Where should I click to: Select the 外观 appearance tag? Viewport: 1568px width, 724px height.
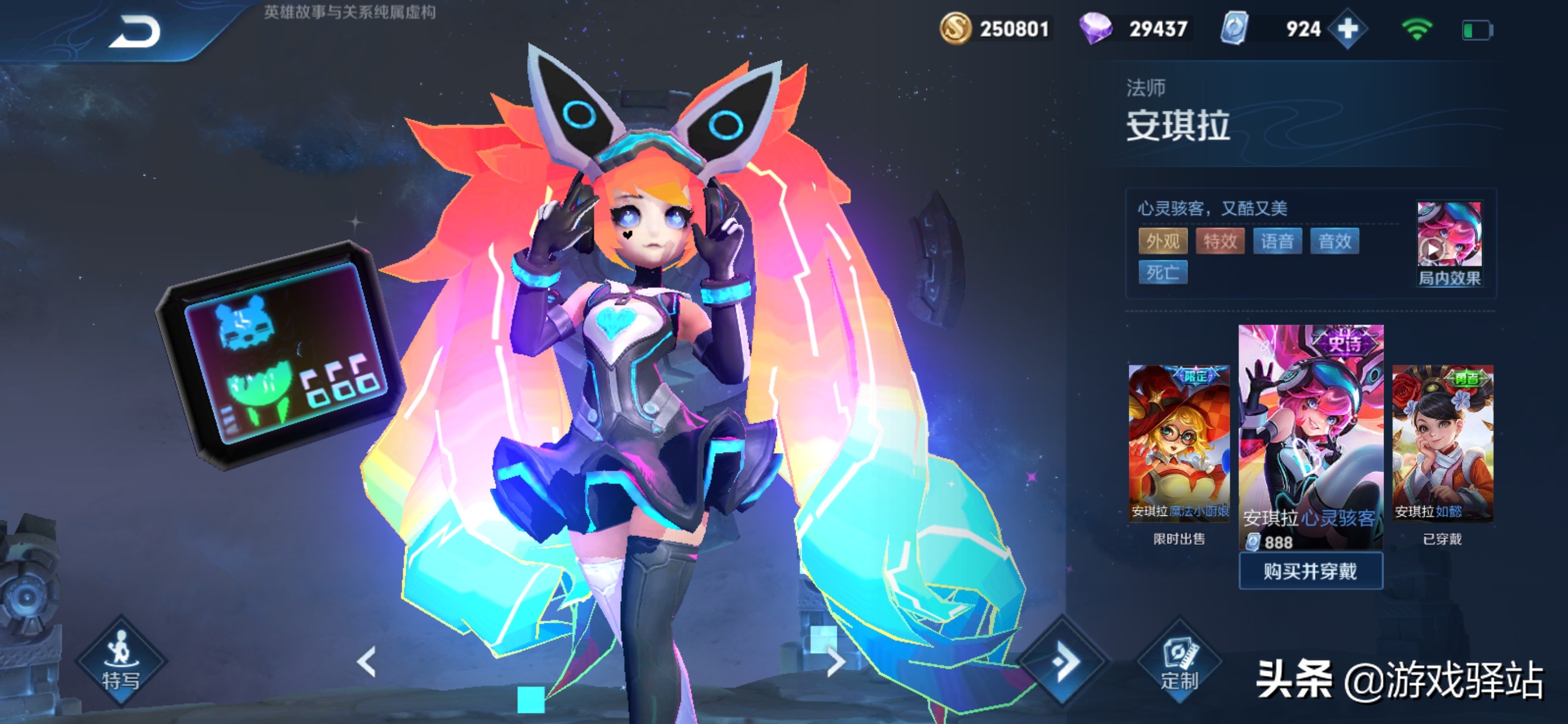(x=1162, y=241)
